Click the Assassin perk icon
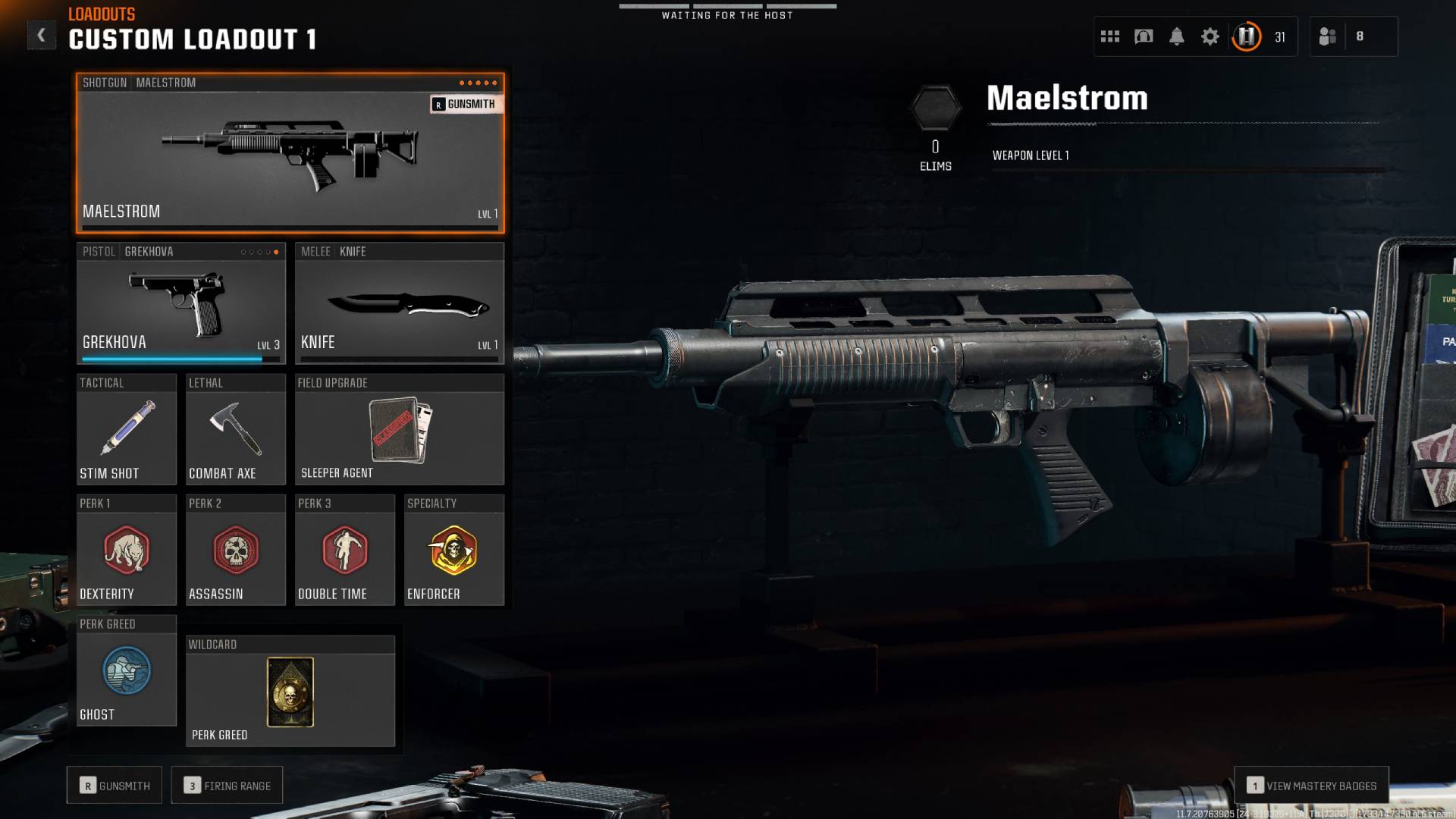 coord(235,551)
